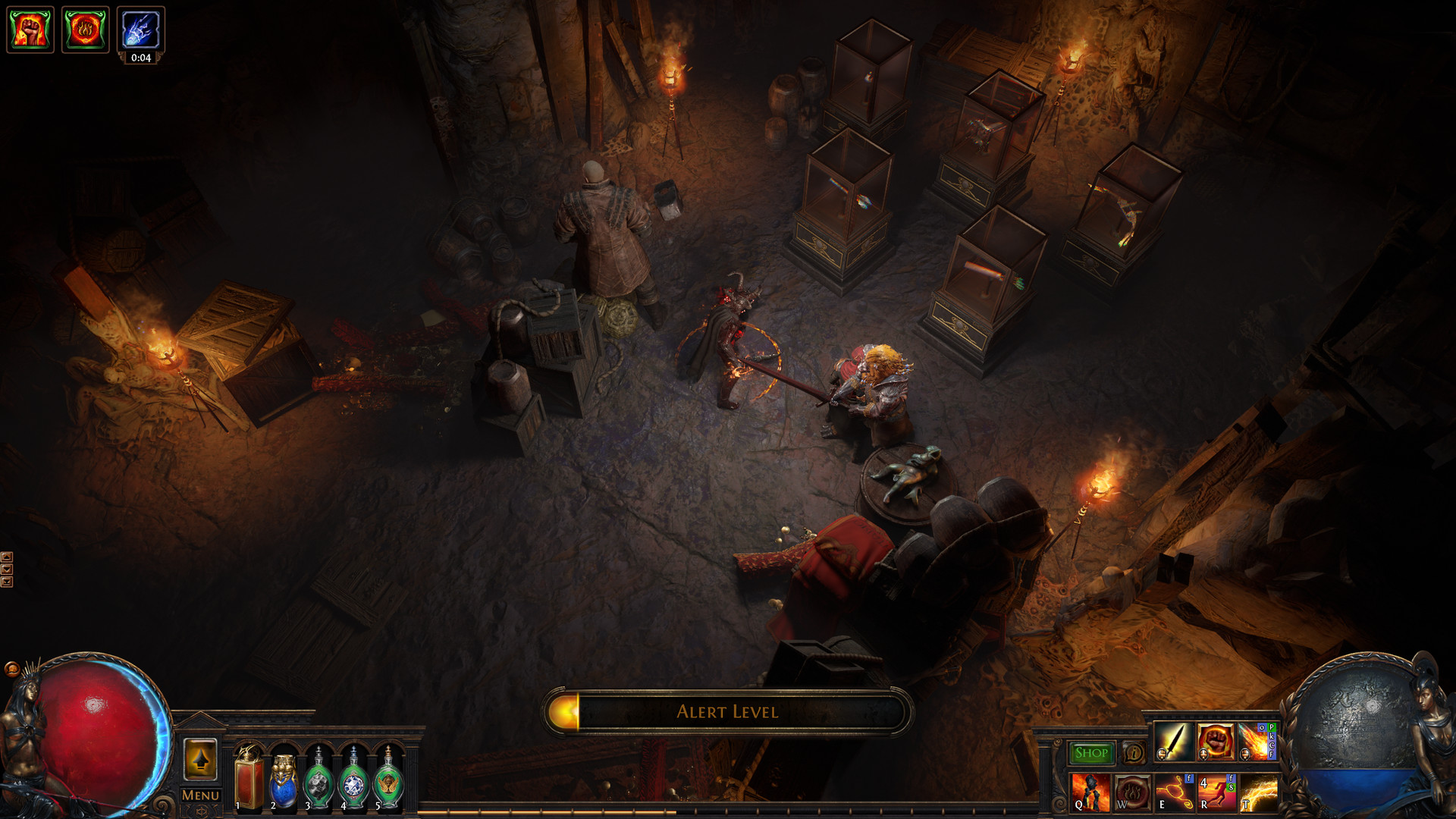Toggle the Ascendancy arrow button above Menu

(202, 759)
